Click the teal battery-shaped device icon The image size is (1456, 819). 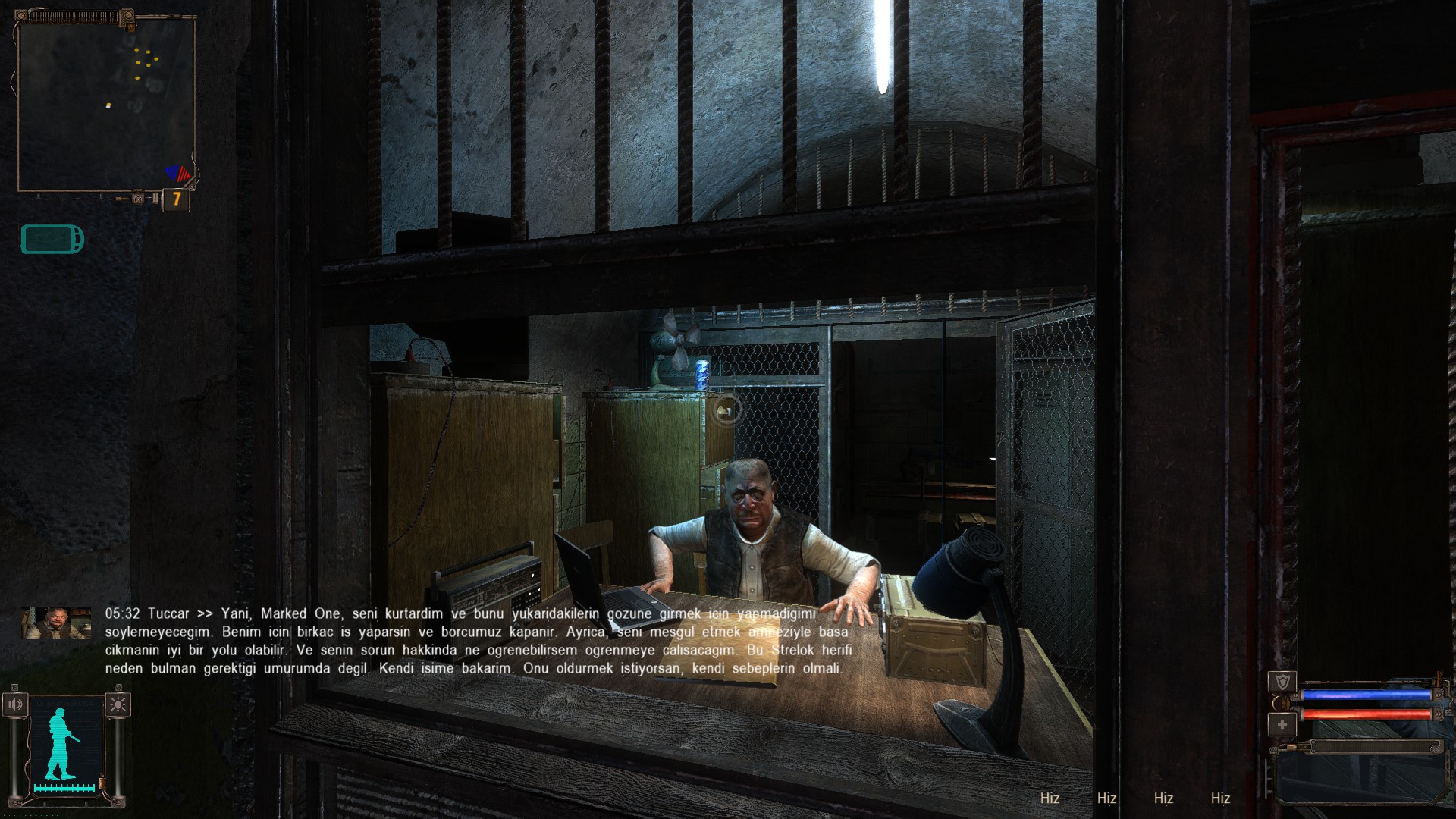tap(52, 240)
